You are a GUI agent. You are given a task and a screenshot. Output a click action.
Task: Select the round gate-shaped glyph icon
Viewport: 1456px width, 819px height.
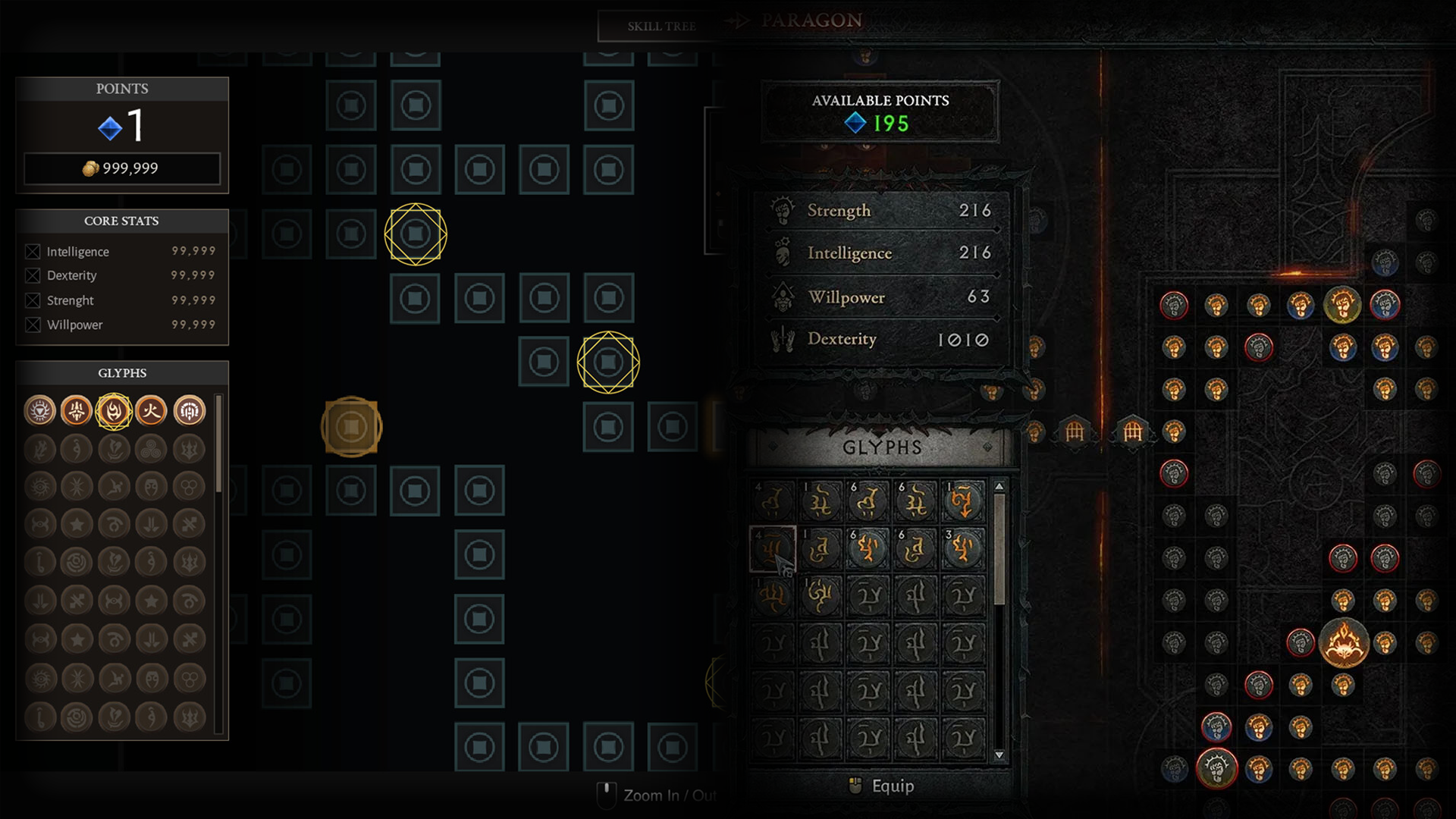(x=189, y=411)
